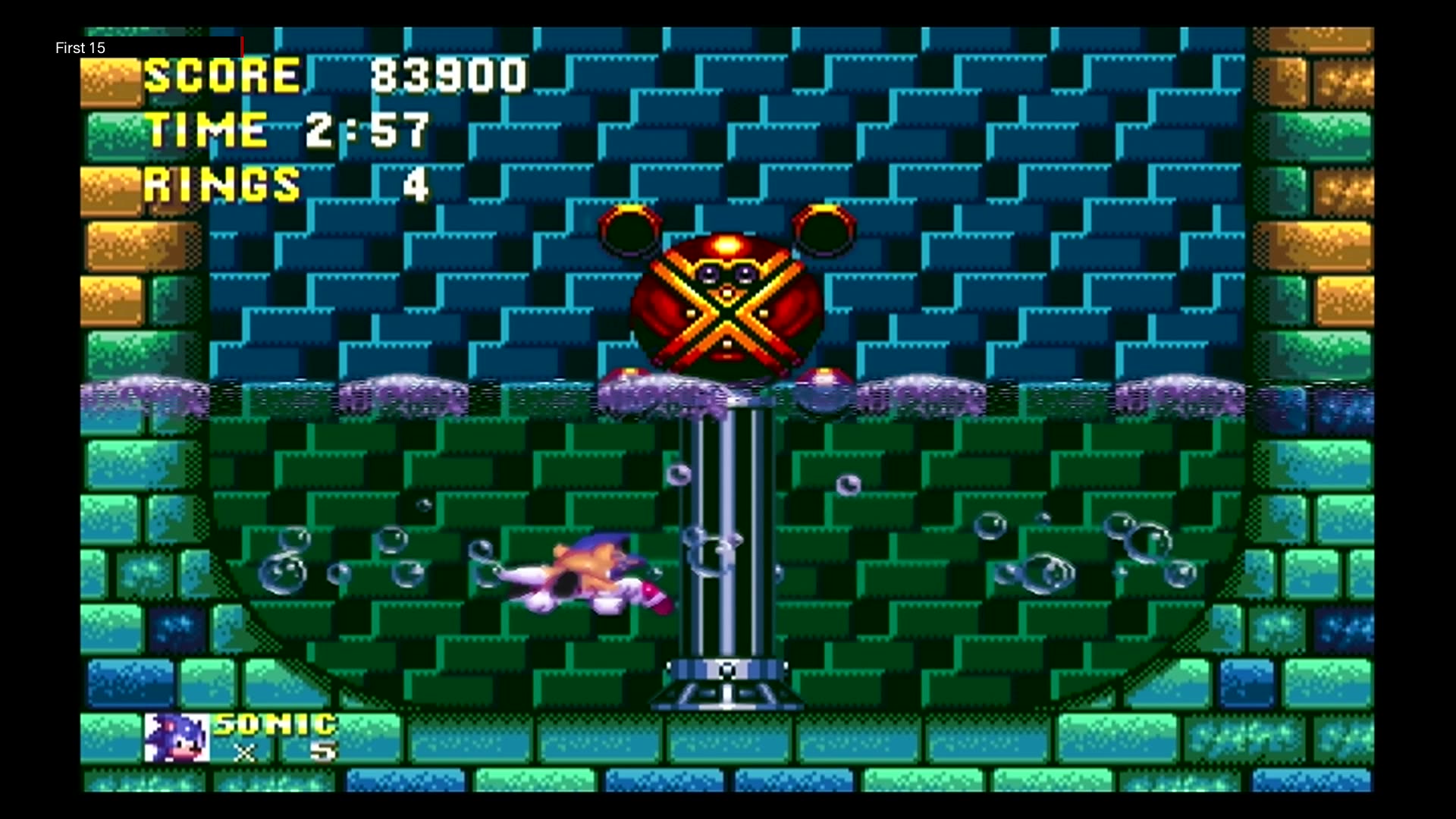The height and width of the screenshot is (819, 1456).
Task: Expand the First 15 progress overlay
Action: pyautogui.click(x=148, y=47)
